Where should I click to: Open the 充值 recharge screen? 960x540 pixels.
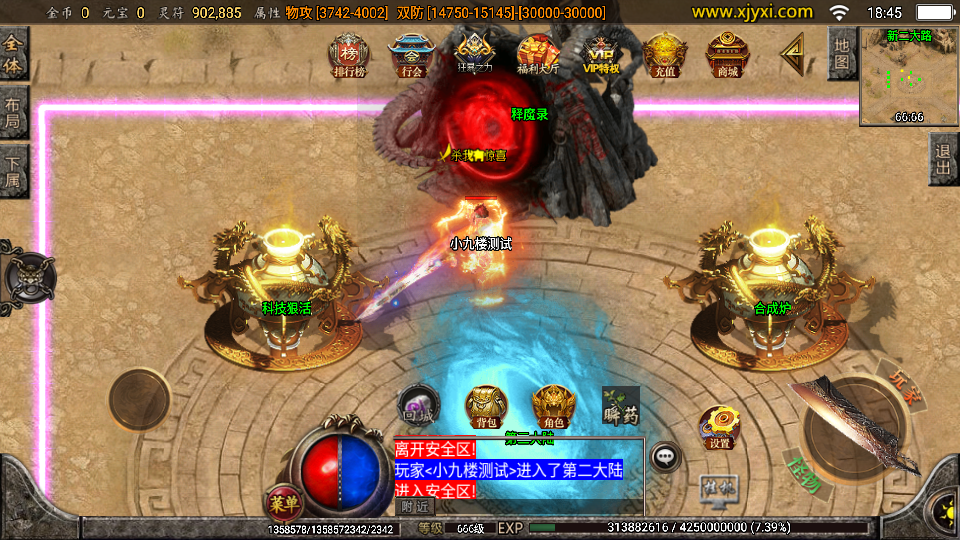[664, 55]
